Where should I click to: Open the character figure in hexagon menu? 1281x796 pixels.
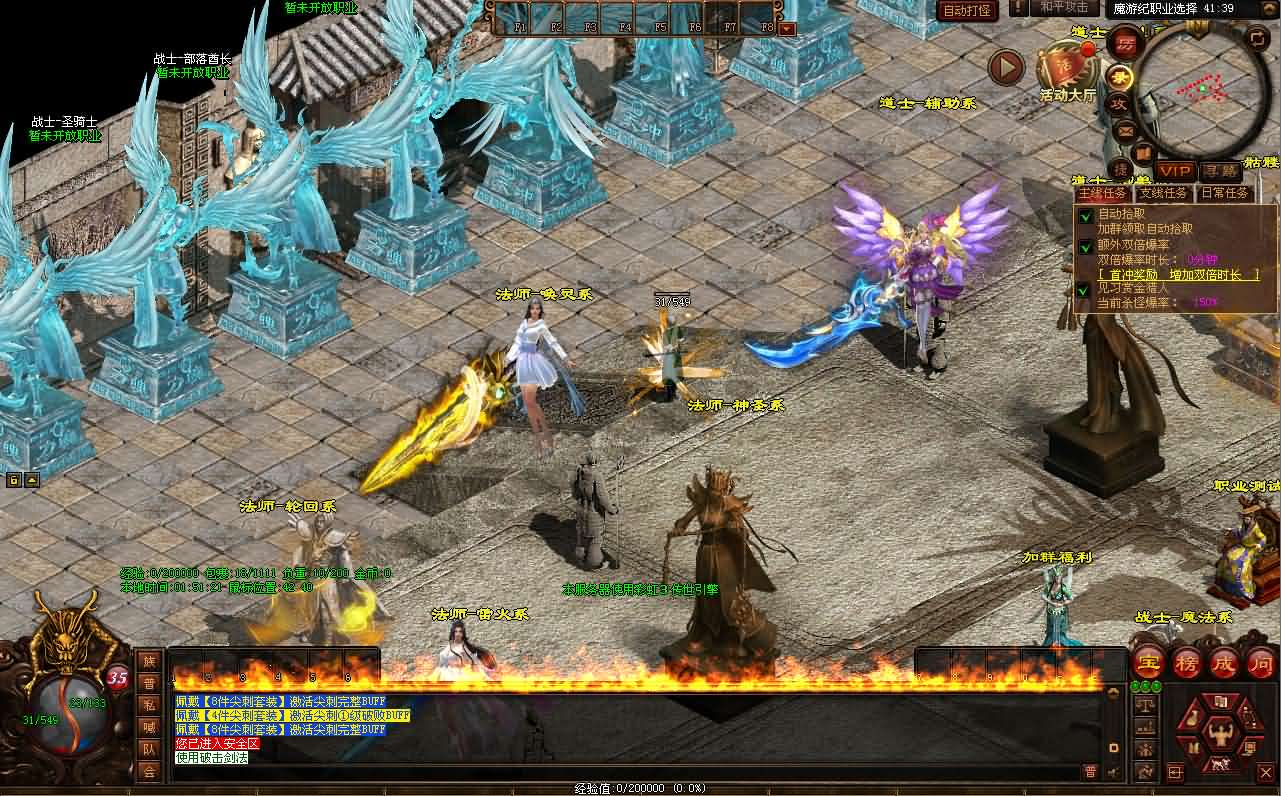[1218, 733]
